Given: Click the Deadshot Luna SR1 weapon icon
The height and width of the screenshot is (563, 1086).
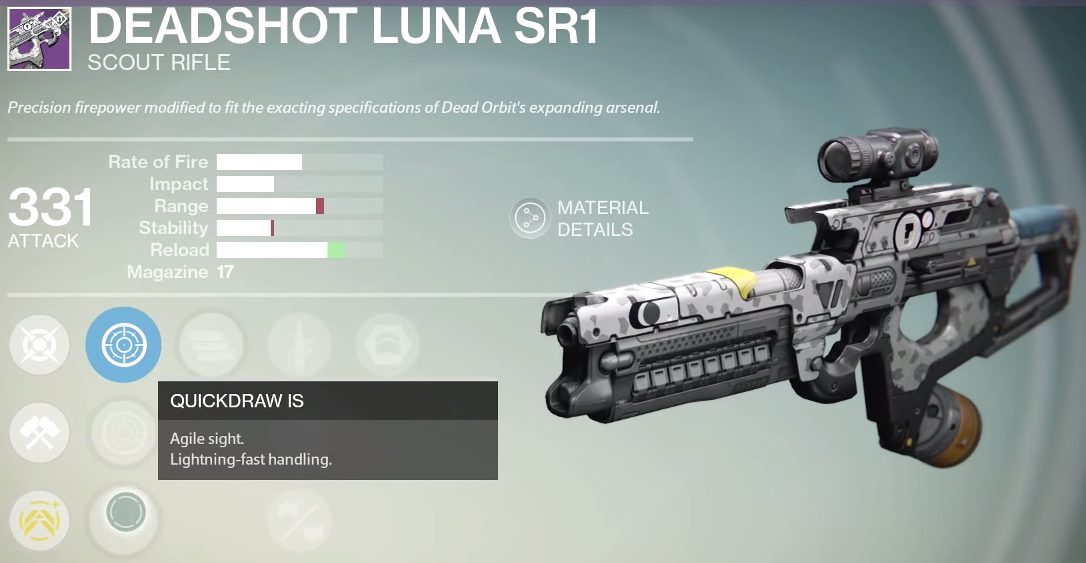Looking at the screenshot, I should tap(39, 40).
